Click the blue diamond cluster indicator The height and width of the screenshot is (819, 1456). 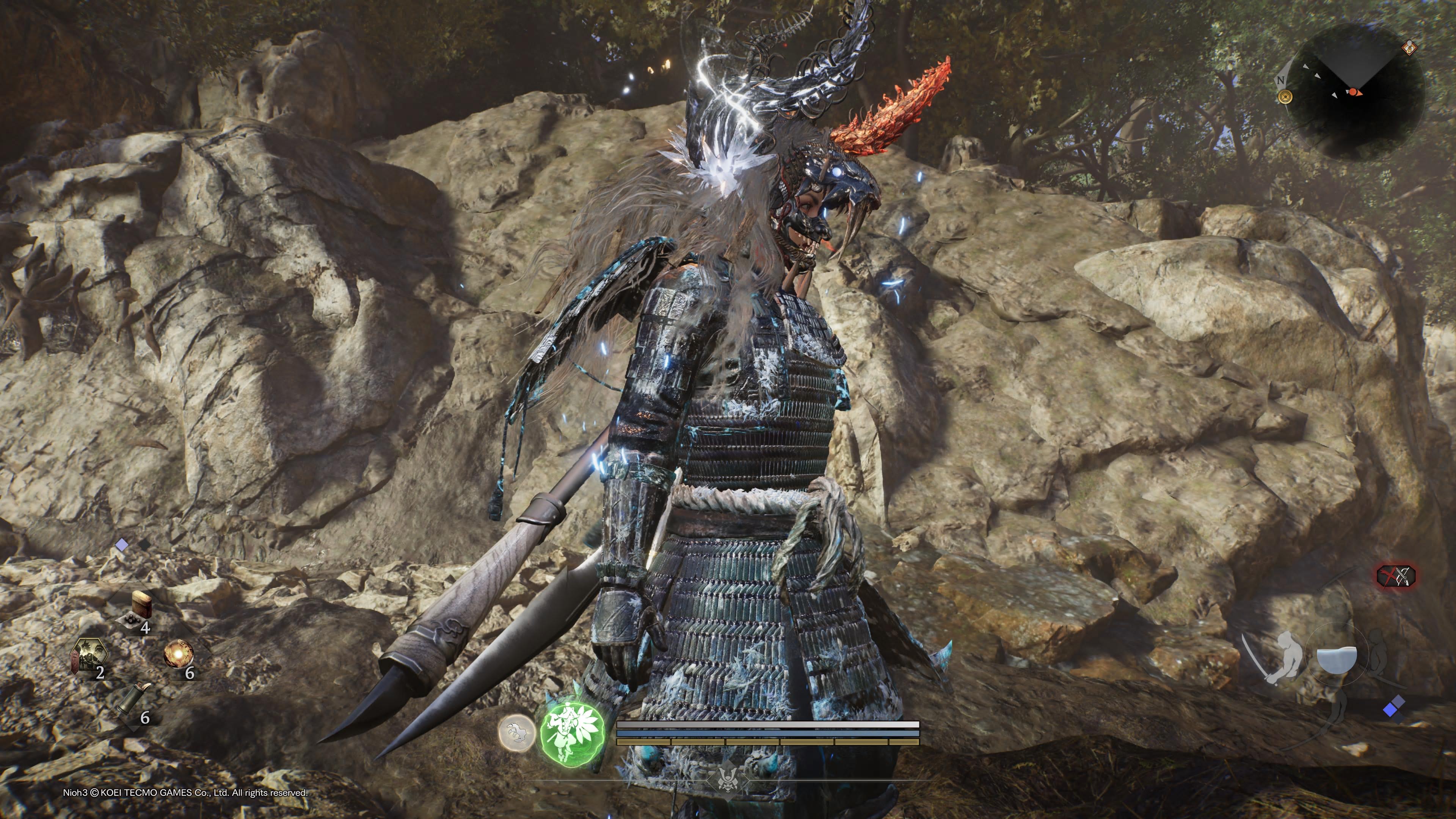click(1393, 706)
